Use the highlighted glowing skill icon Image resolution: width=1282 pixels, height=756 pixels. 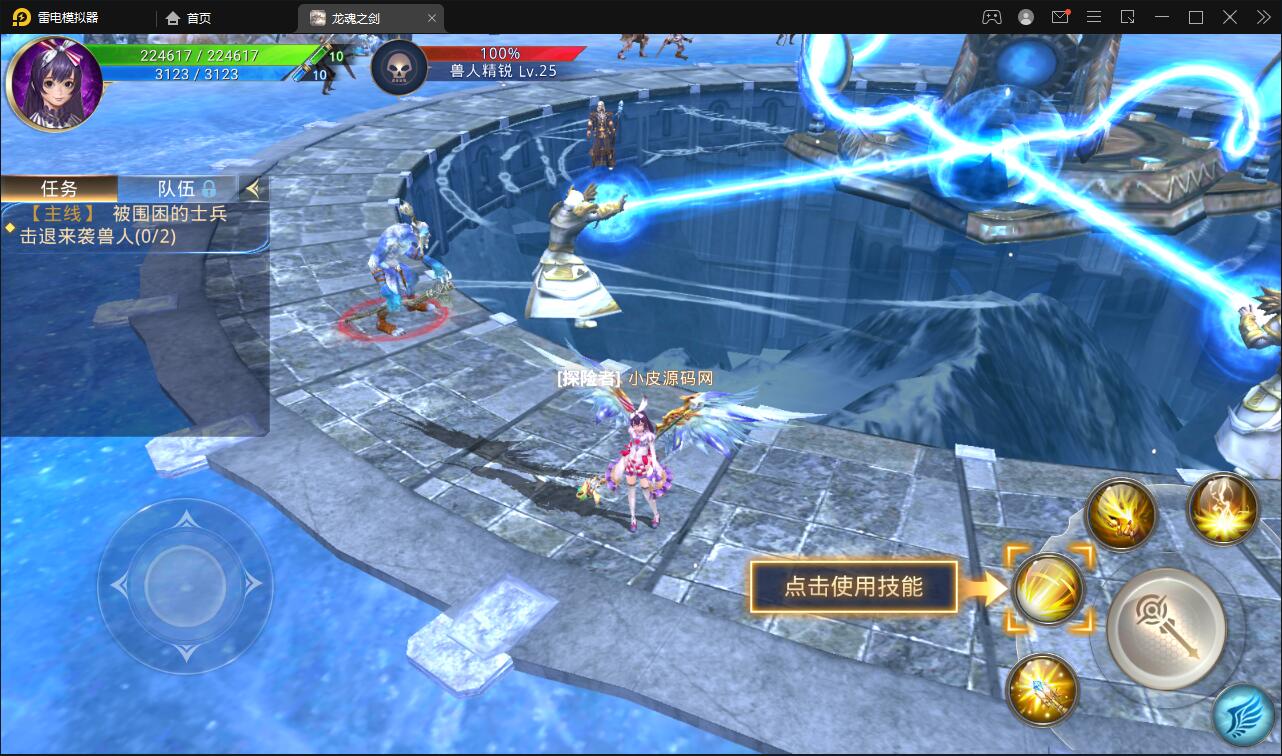click(x=1048, y=589)
